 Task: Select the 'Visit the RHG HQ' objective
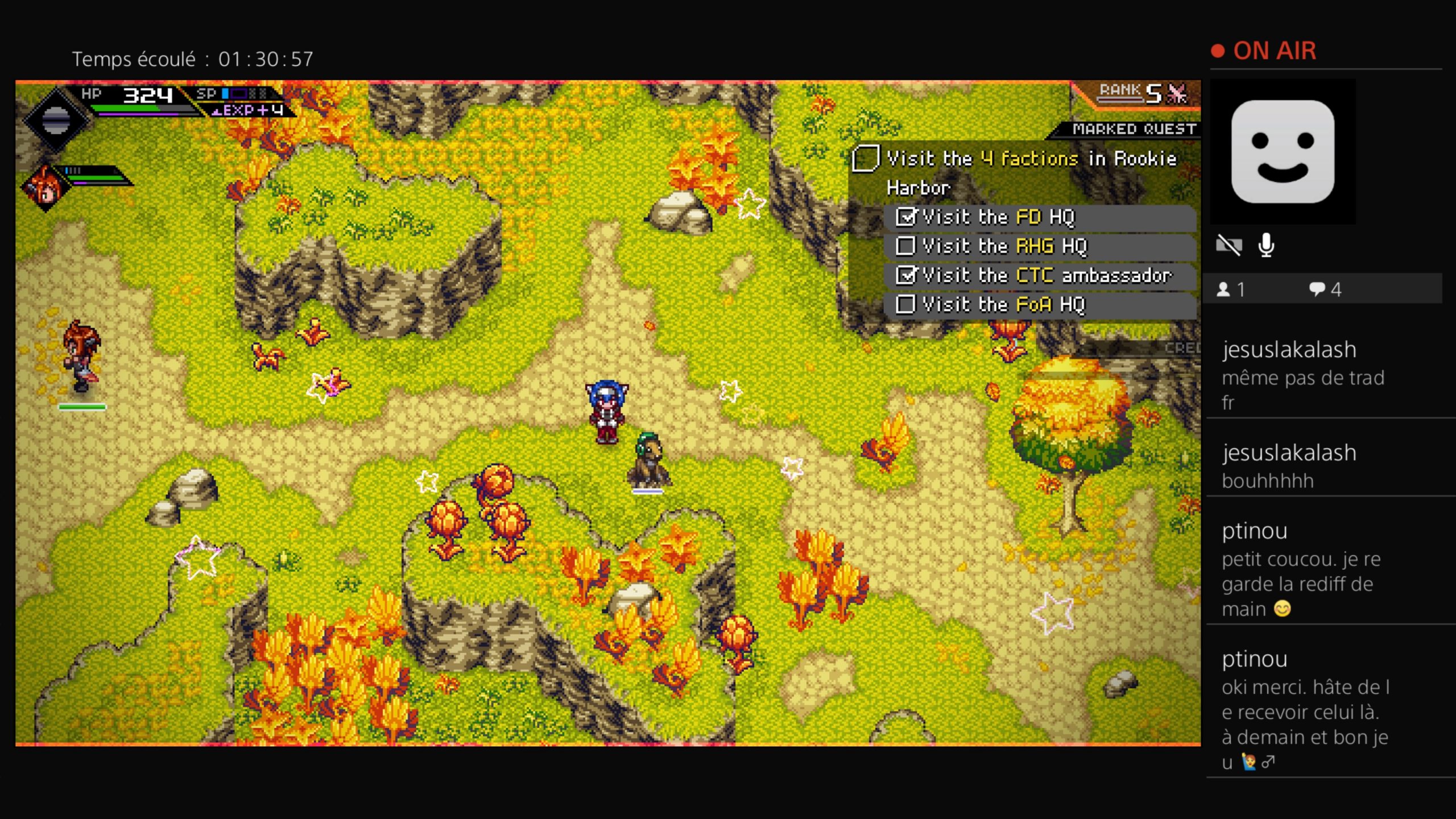pos(1004,246)
